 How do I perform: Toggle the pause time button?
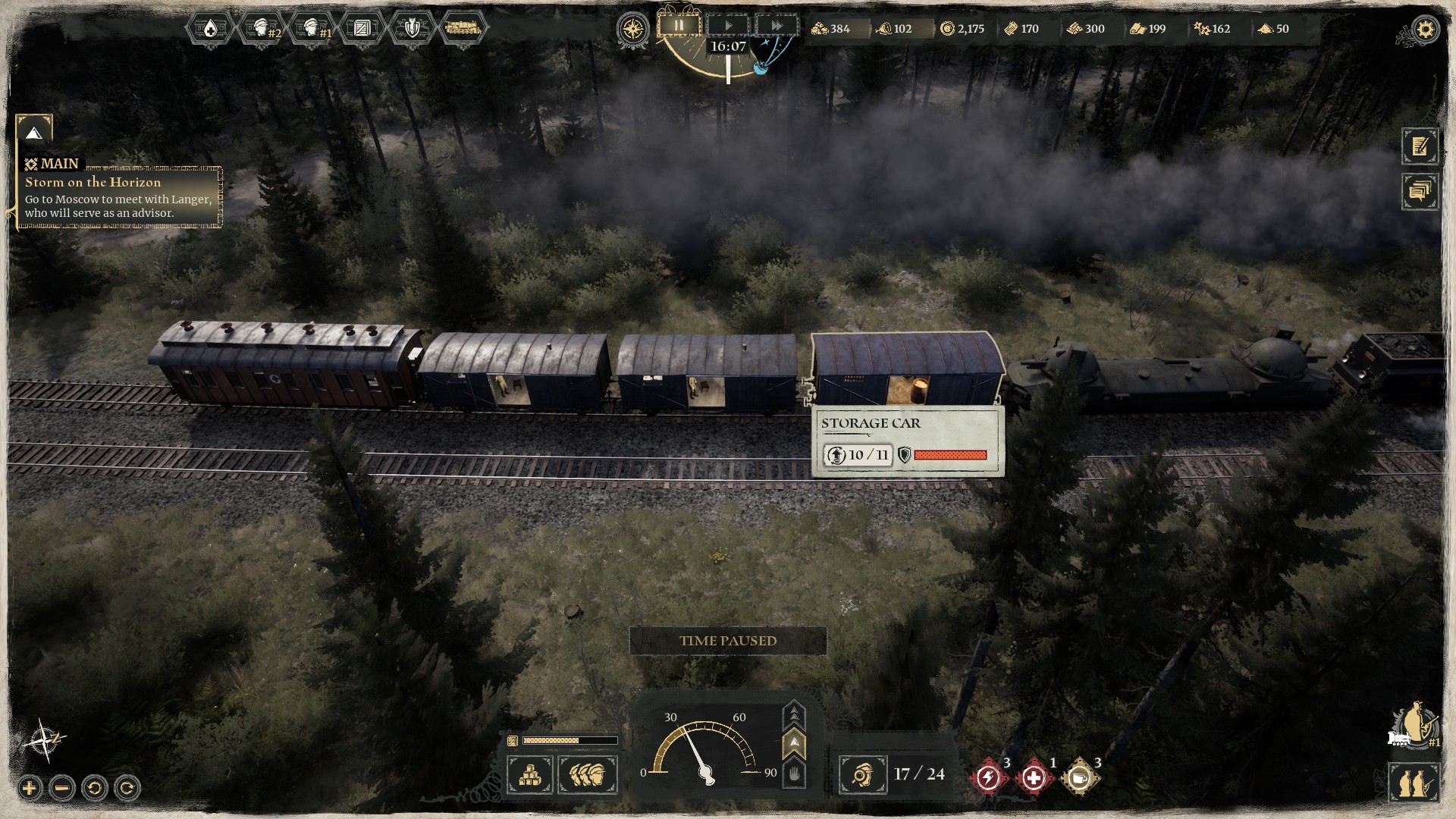[679, 26]
